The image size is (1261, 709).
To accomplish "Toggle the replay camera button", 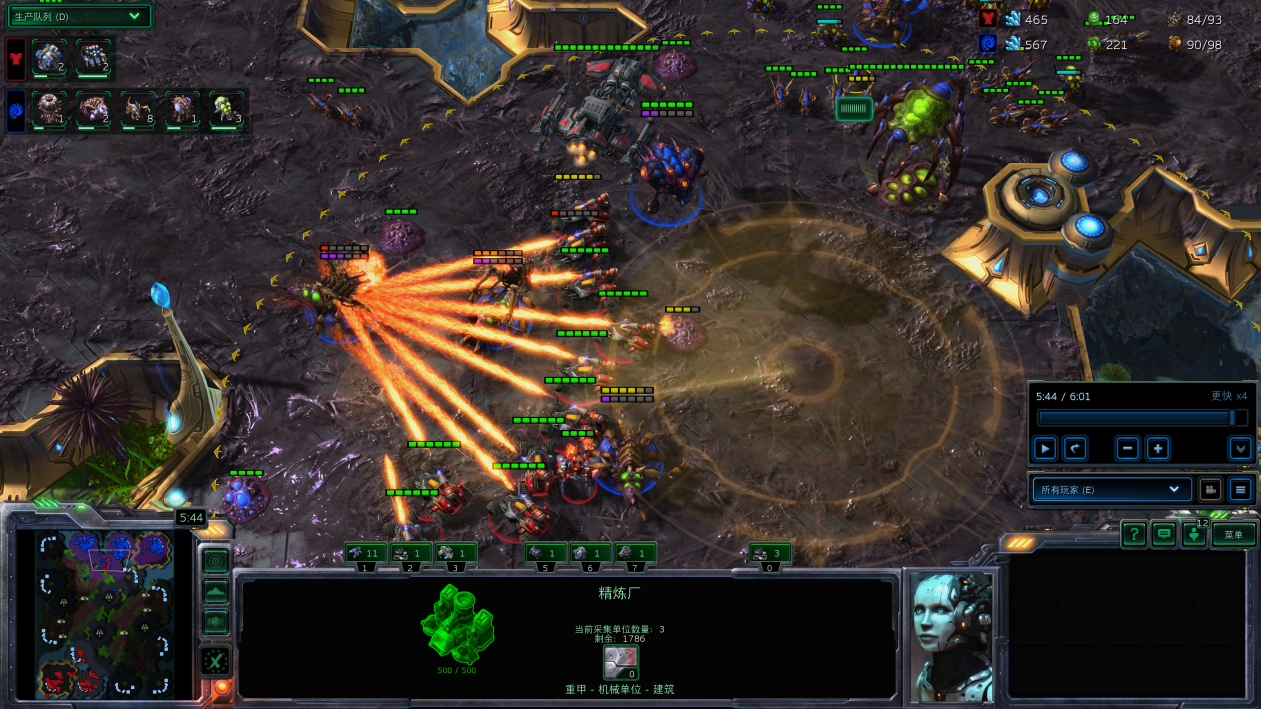I will tap(1210, 490).
